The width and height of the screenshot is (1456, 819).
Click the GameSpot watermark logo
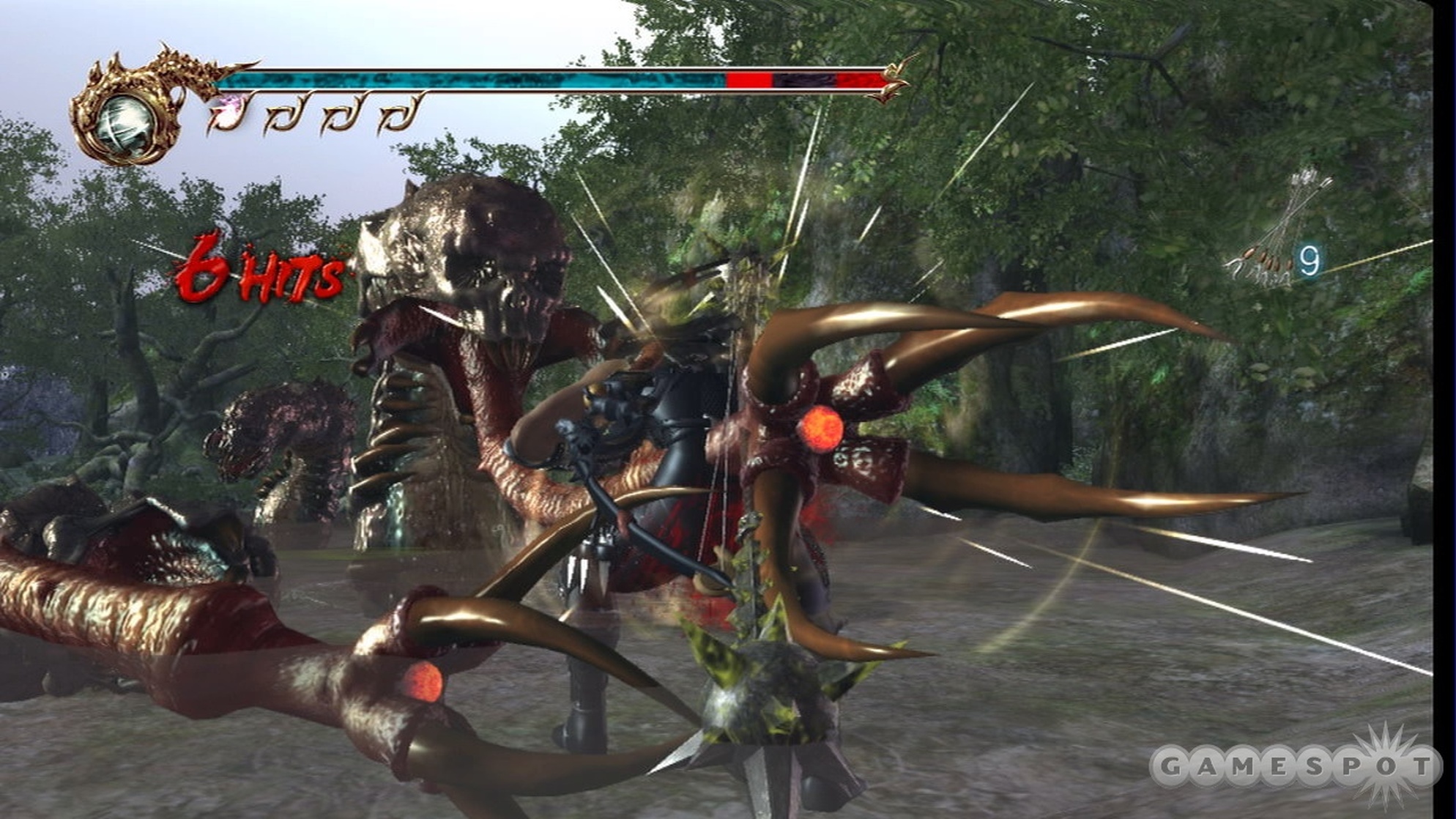coord(1295,767)
